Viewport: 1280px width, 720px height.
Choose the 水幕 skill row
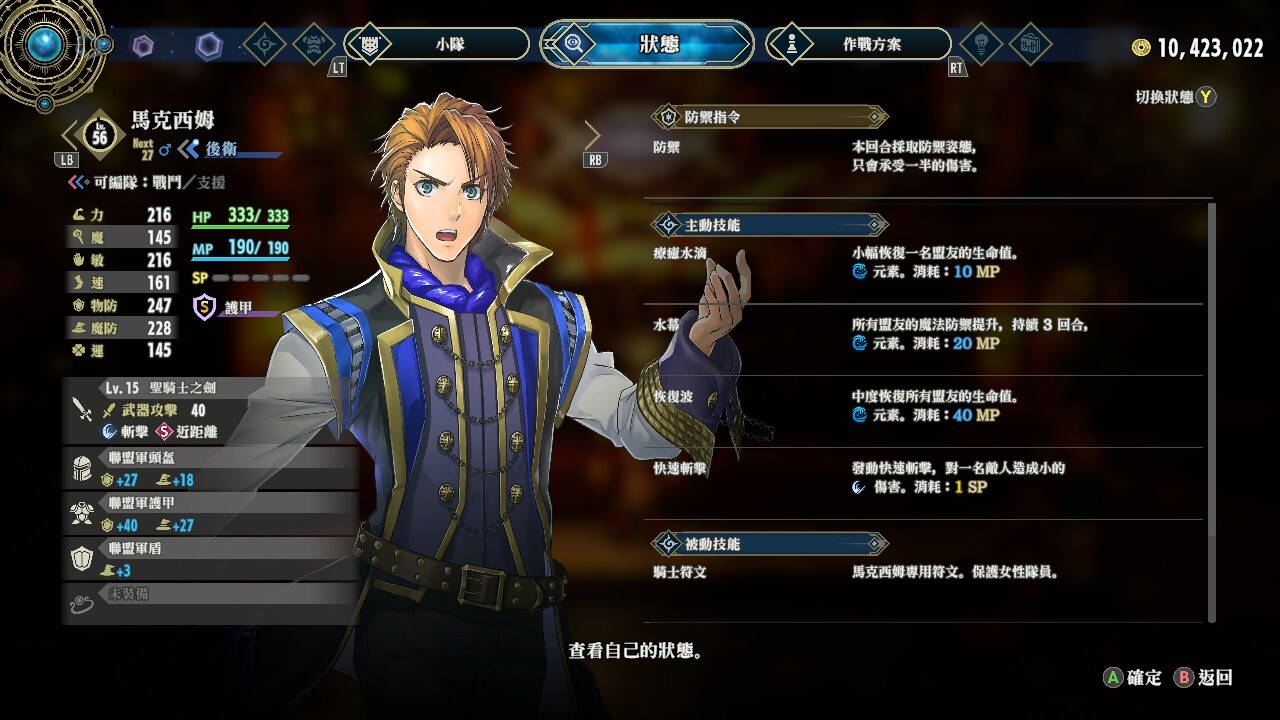pyautogui.click(x=925, y=334)
